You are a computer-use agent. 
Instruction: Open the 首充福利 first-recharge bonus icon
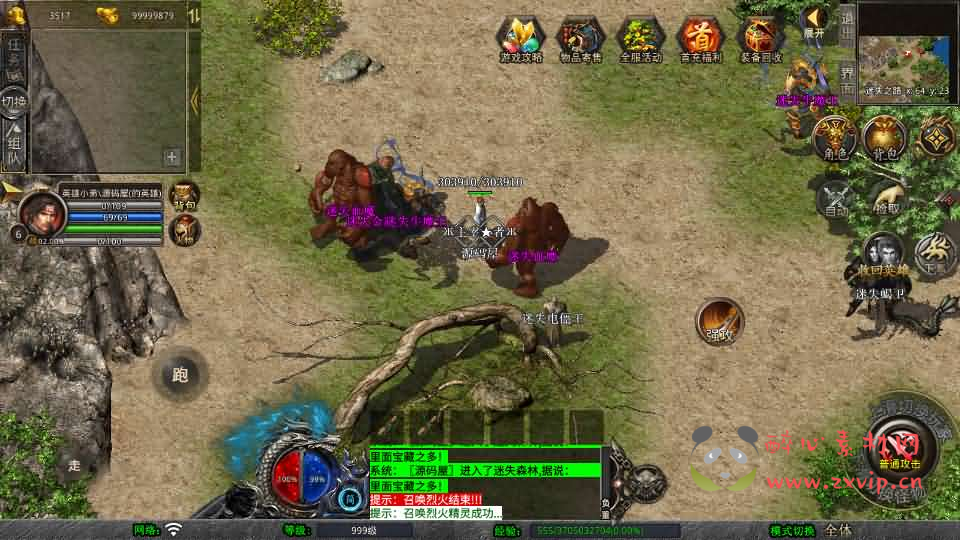click(700, 38)
